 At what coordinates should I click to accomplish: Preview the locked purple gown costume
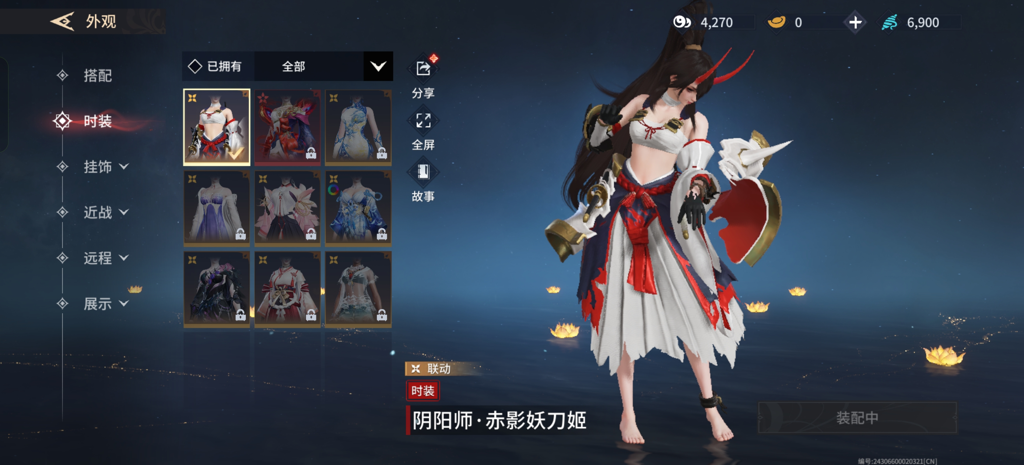coord(217,208)
